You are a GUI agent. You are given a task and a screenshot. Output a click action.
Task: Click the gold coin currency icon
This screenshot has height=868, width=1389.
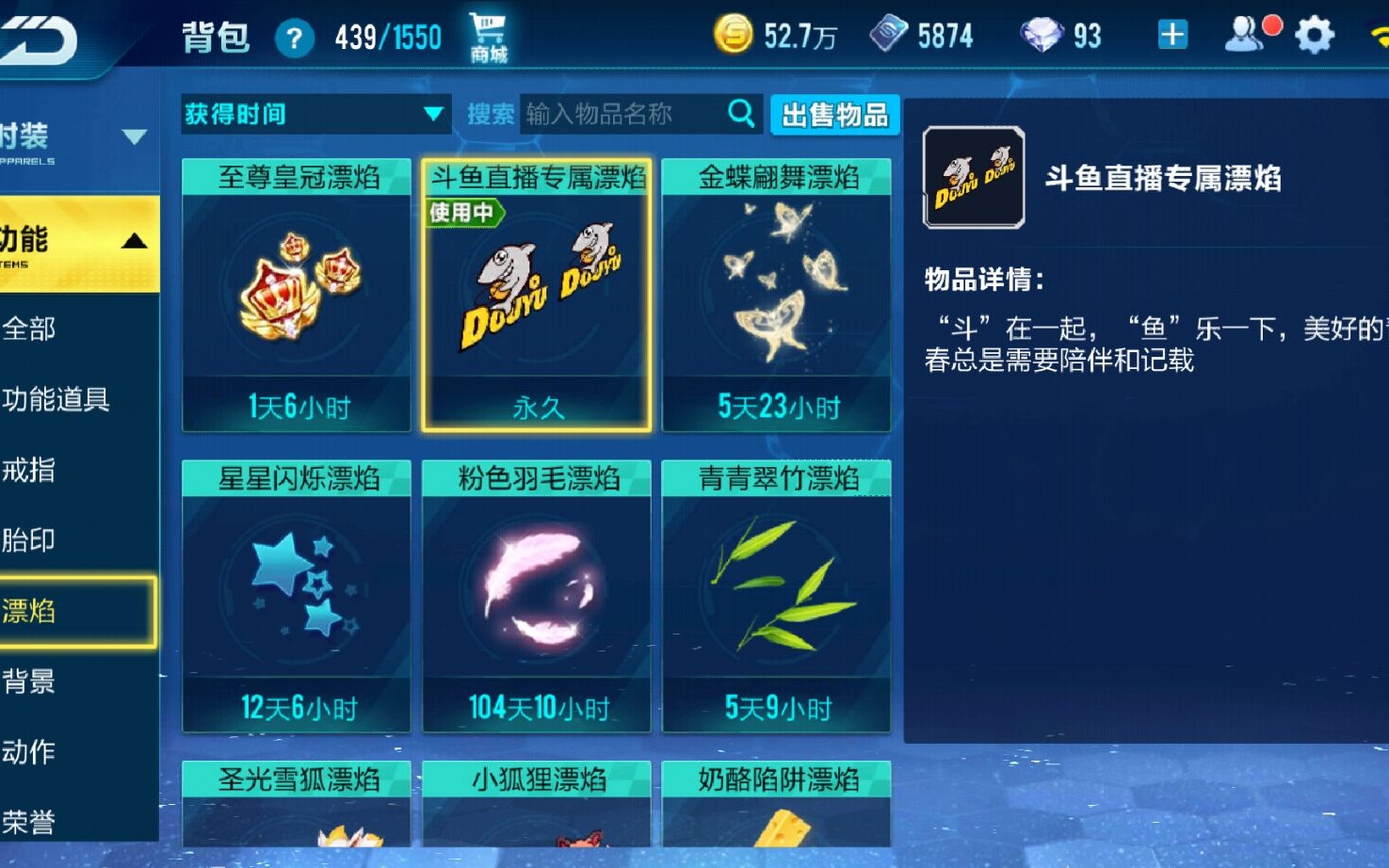click(733, 34)
